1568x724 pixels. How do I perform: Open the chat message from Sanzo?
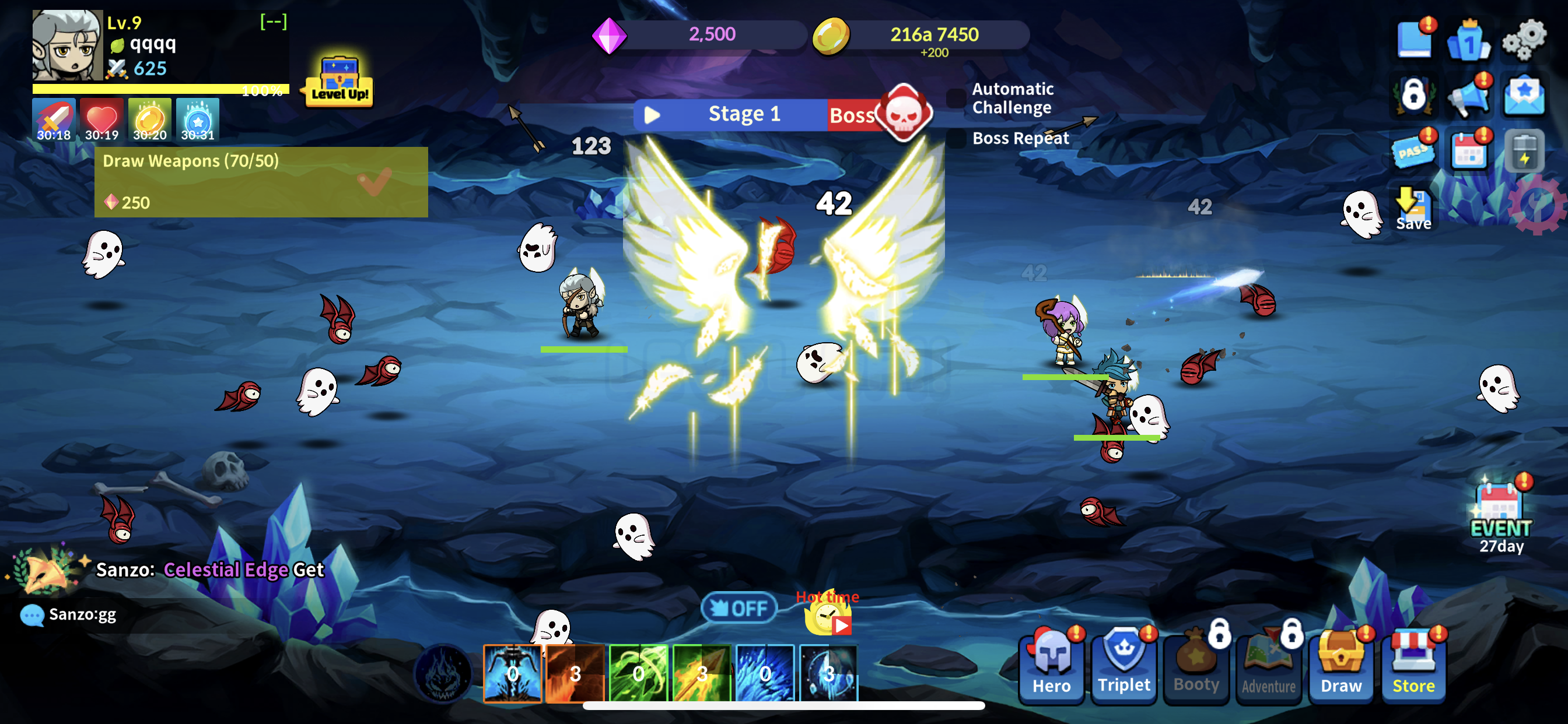pos(82,614)
